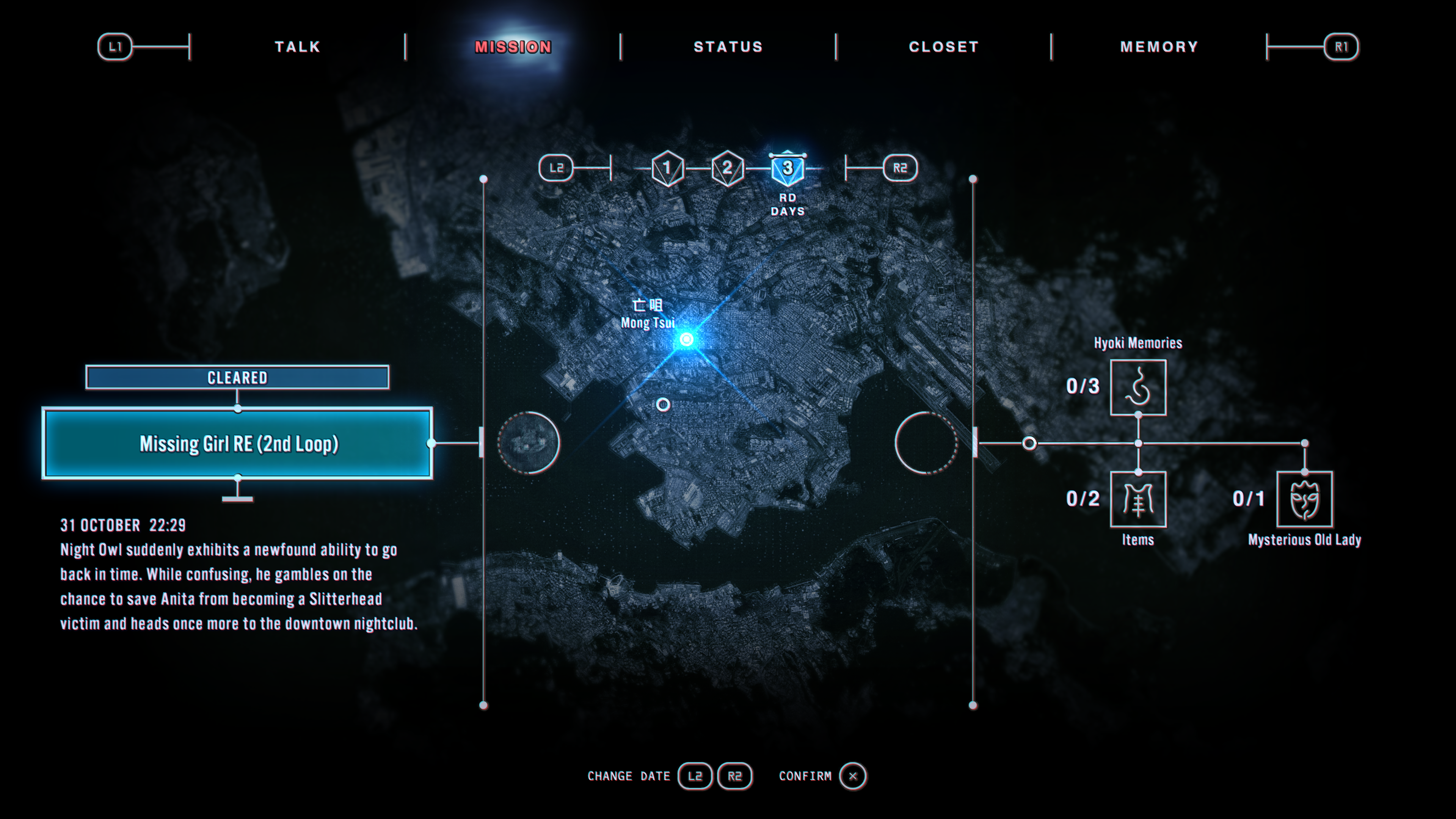Go to the CLOSET tab

coord(943,47)
